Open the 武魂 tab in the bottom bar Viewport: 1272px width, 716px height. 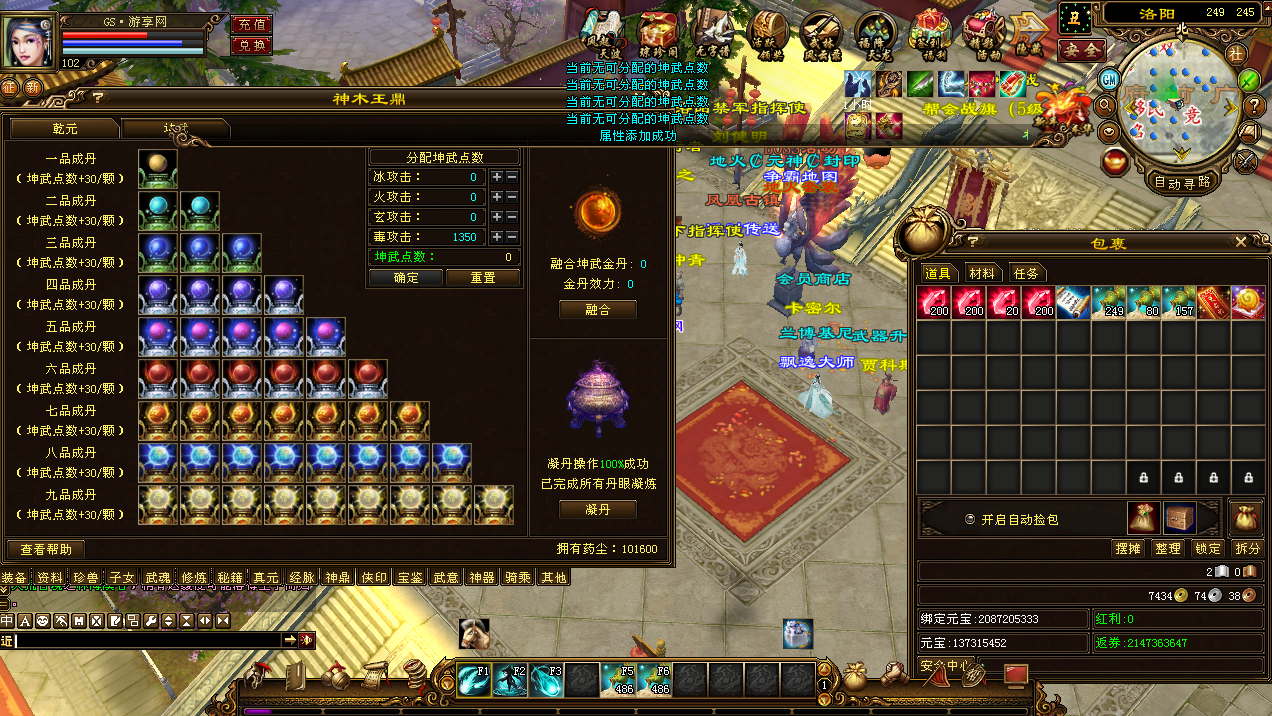coord(157,578)
